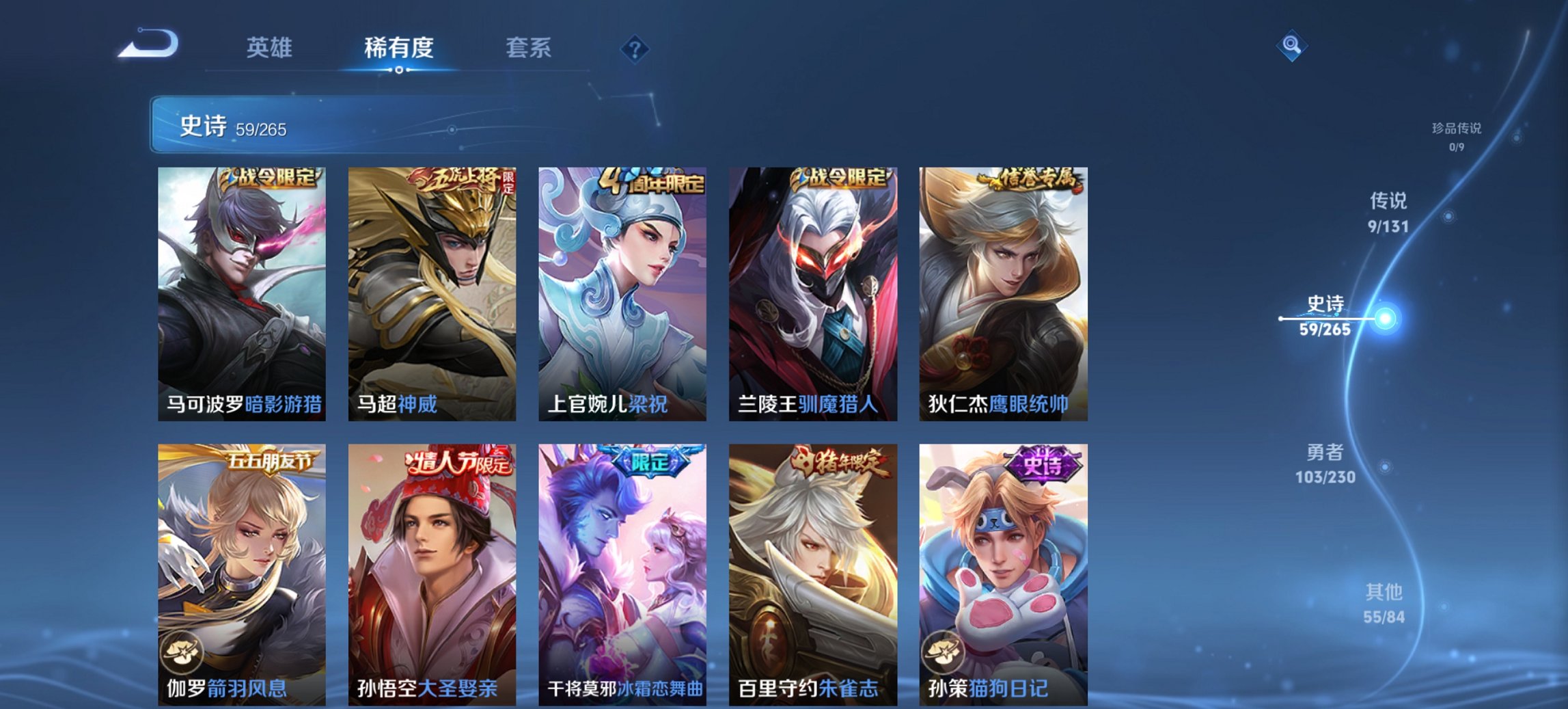Click the back arrow icon top-left

point(149,45)
